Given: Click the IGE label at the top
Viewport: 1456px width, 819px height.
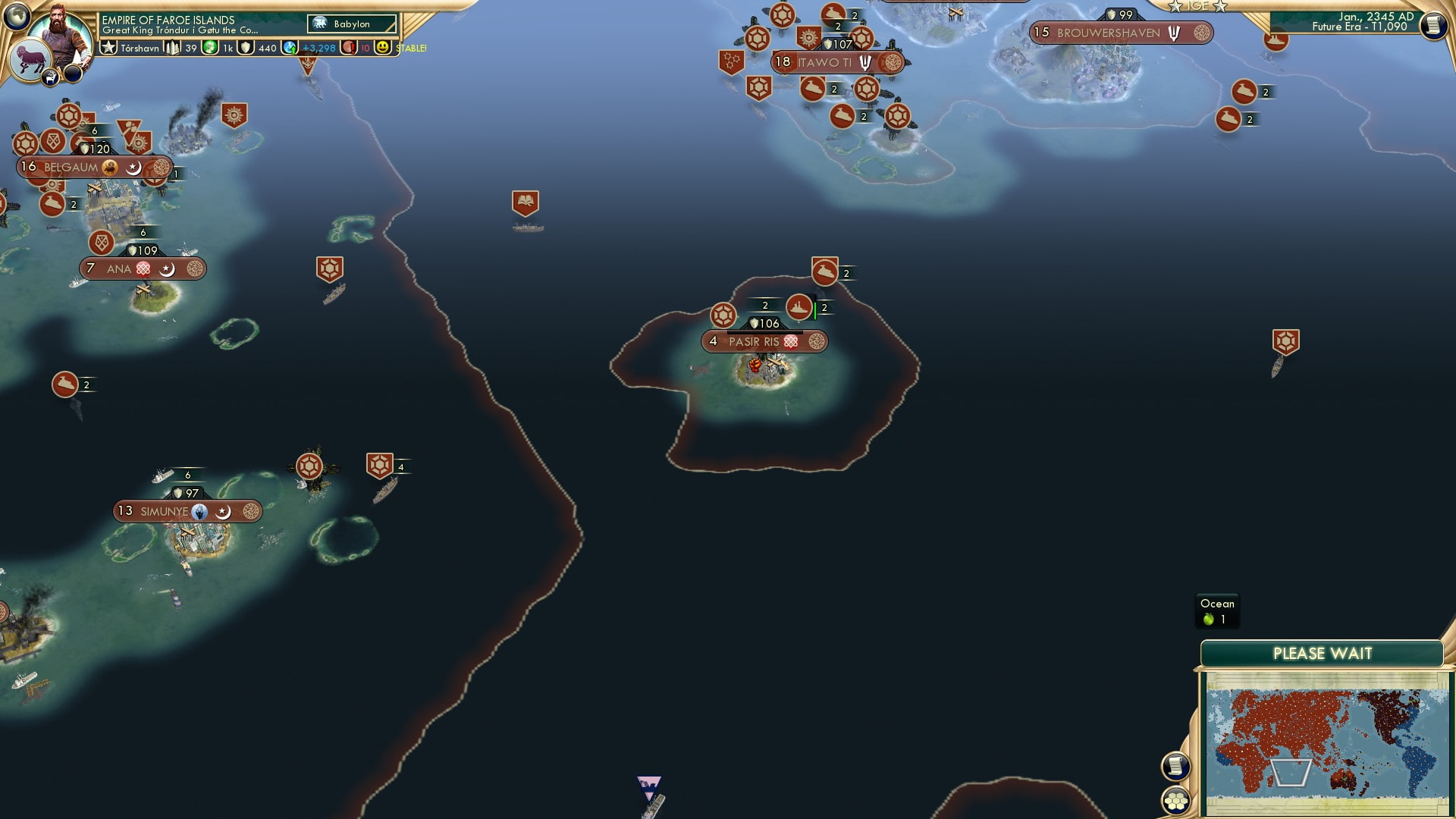Looking at the screenshot, I should (1199, 6).
